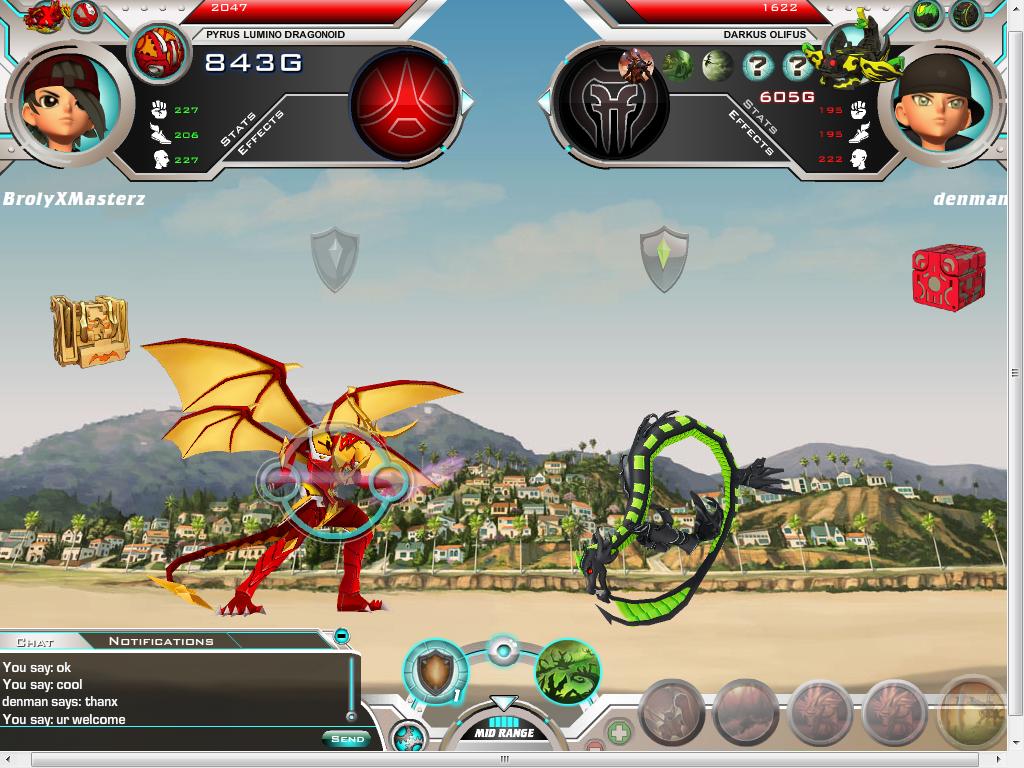Minimize the chat panel
The image size is (1024, 768).
tap(342, 636)
